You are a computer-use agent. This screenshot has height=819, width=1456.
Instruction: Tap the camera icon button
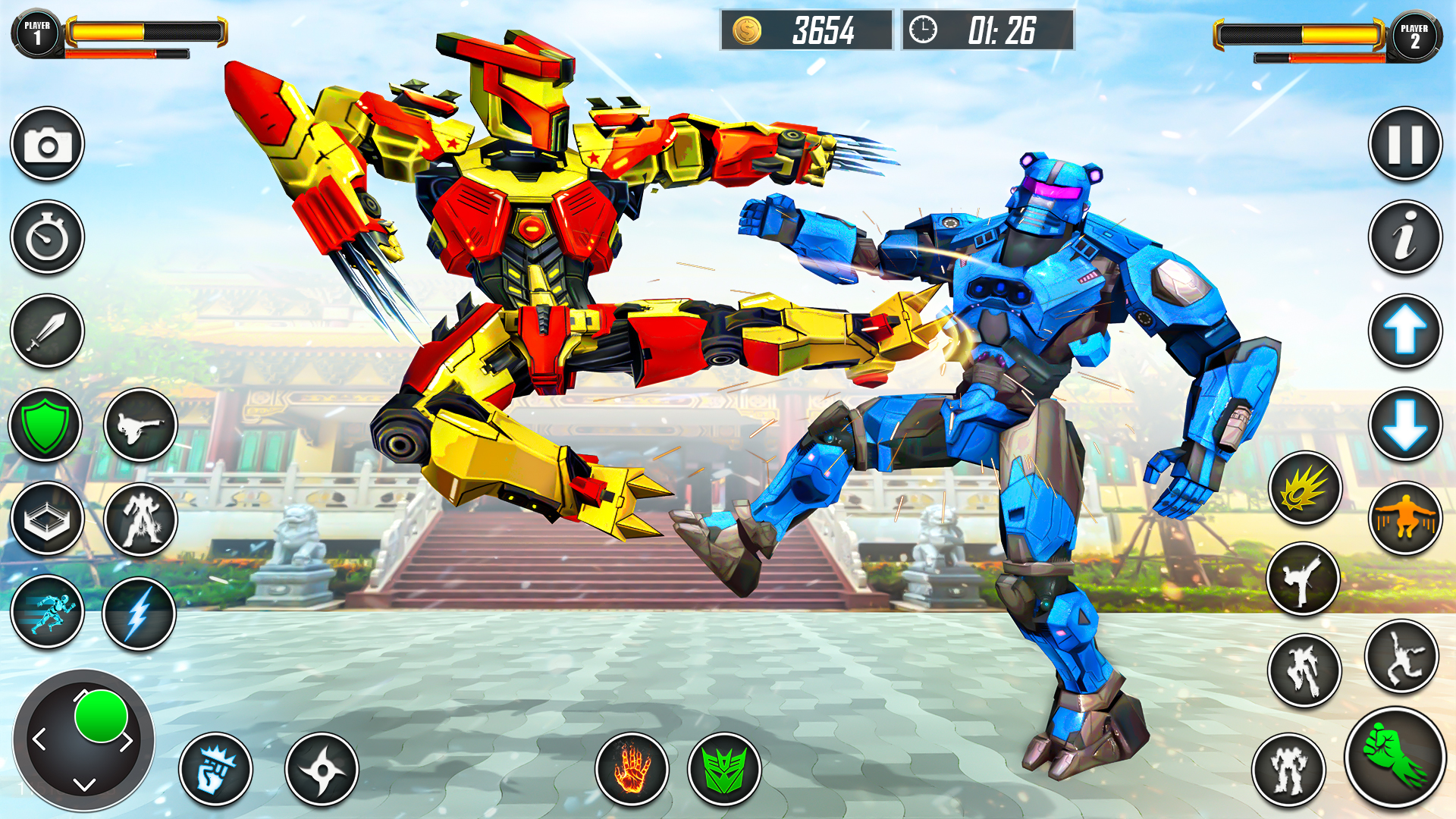47,144
